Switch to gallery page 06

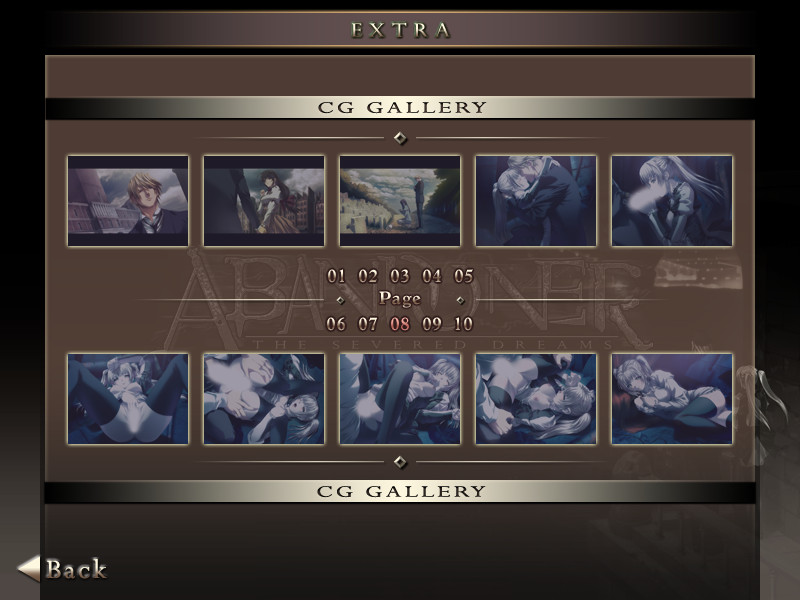click(x=336, y=324)
